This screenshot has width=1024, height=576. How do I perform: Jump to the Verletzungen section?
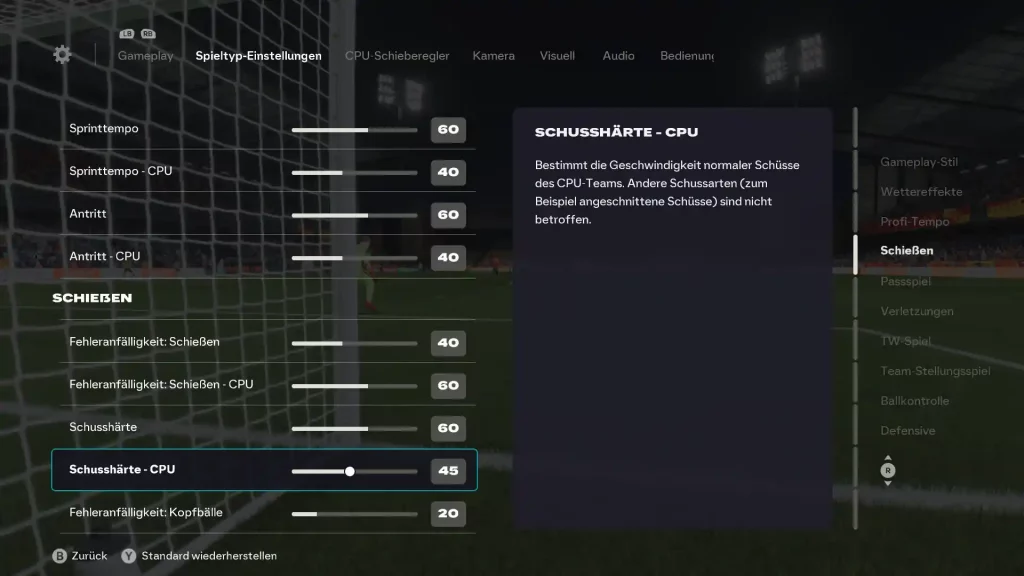tap(917, 311)
